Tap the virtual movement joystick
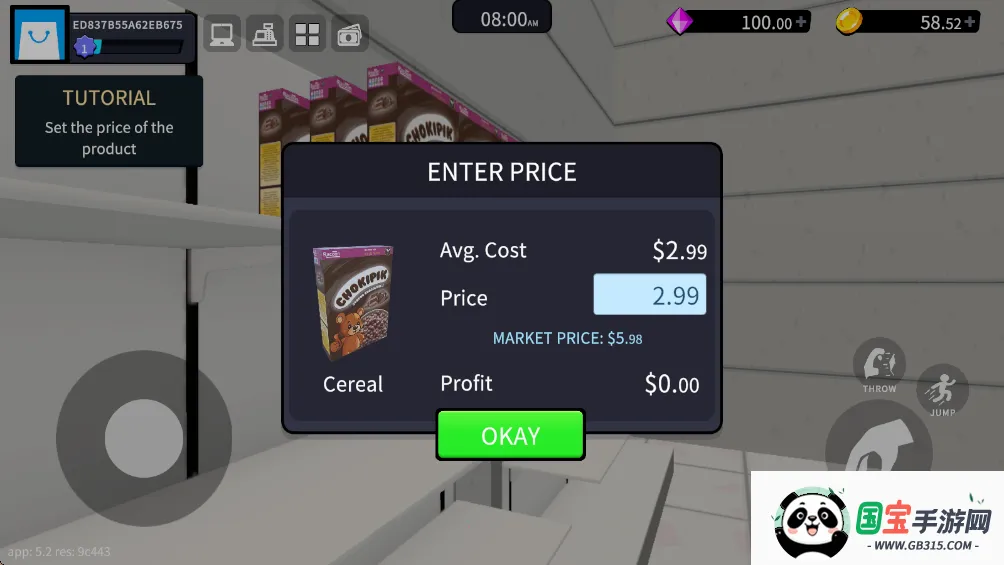Screen dimensions: 1004x565 pos(143,438)
